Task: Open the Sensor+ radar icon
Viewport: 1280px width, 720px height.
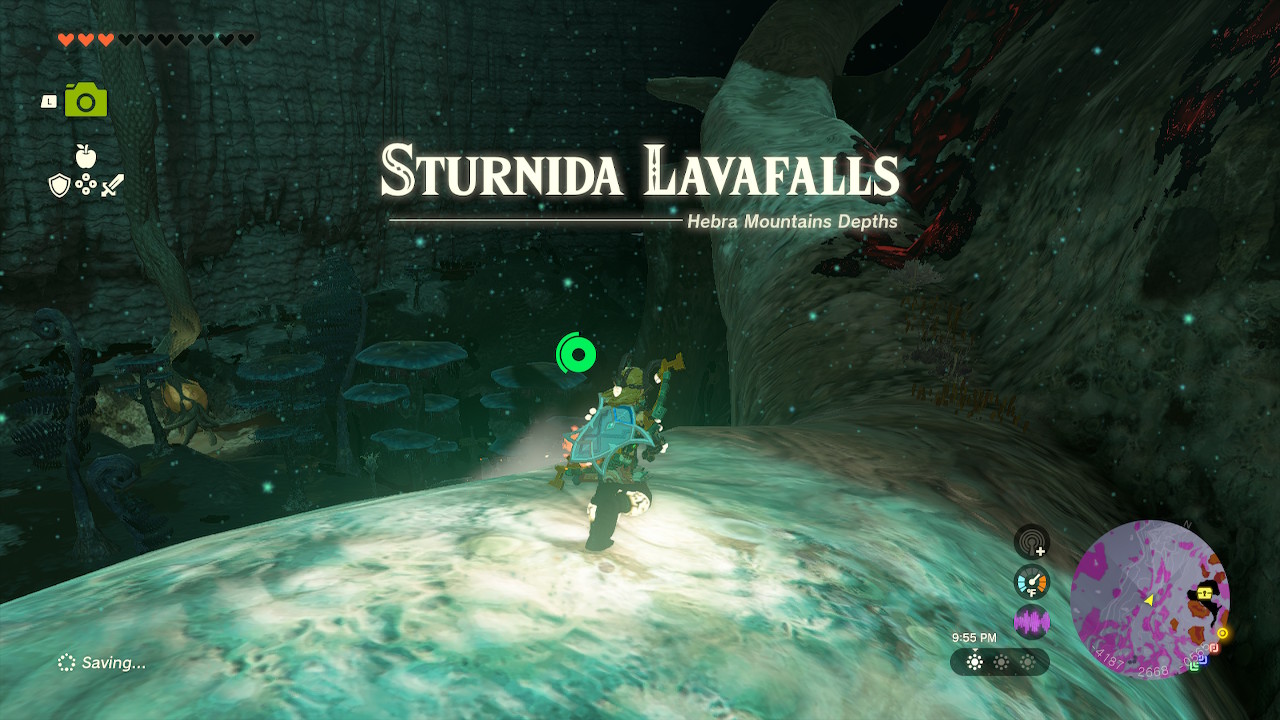Action: (1031, 542)
